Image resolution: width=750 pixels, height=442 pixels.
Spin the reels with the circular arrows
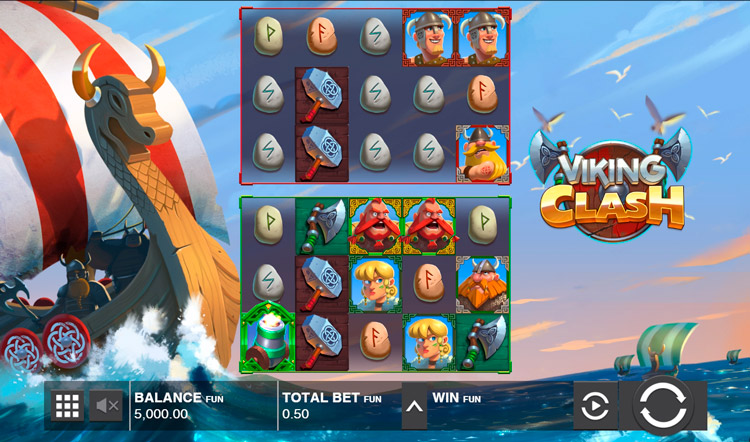point(662,406)
